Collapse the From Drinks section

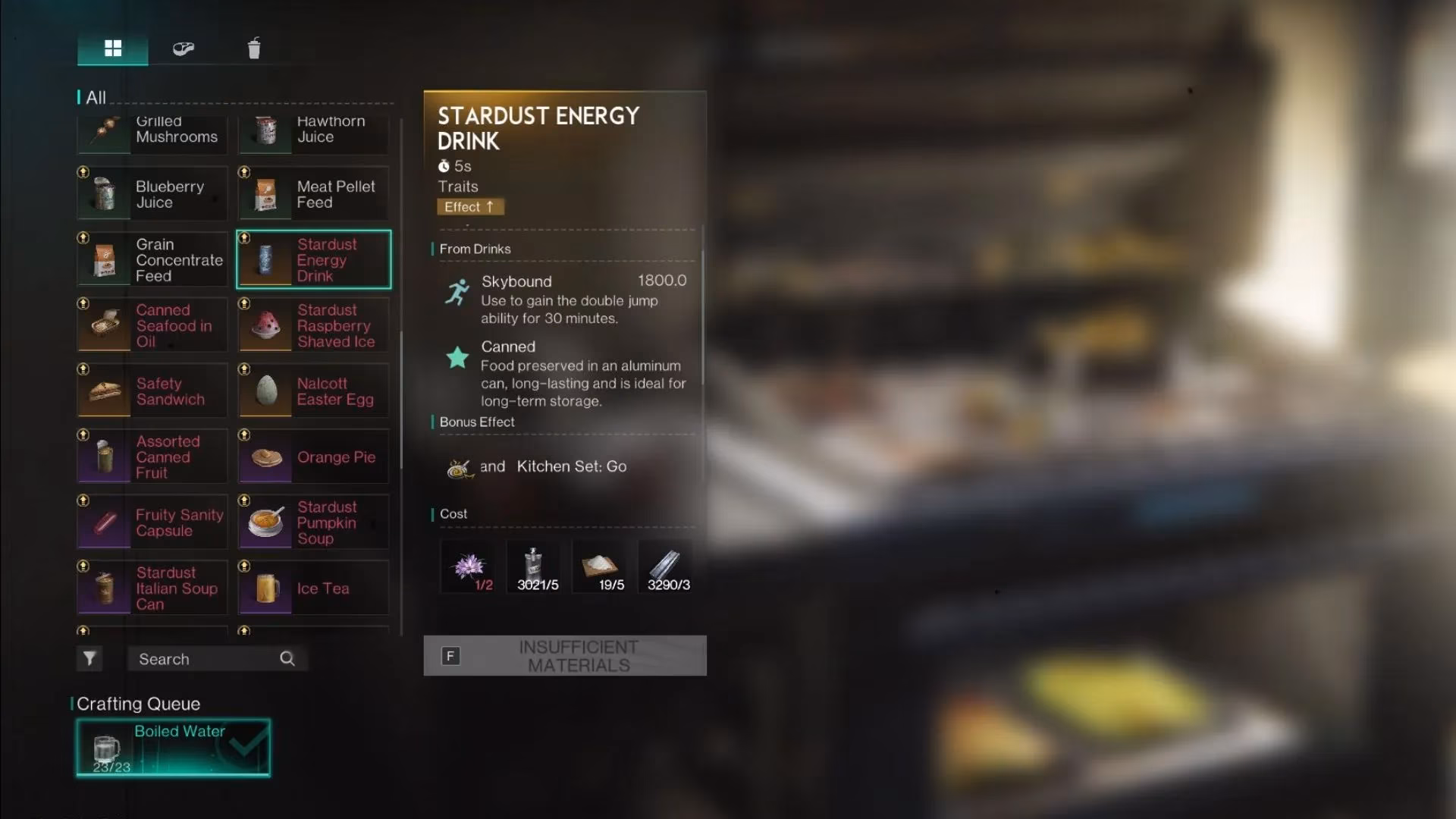point(474,249)
